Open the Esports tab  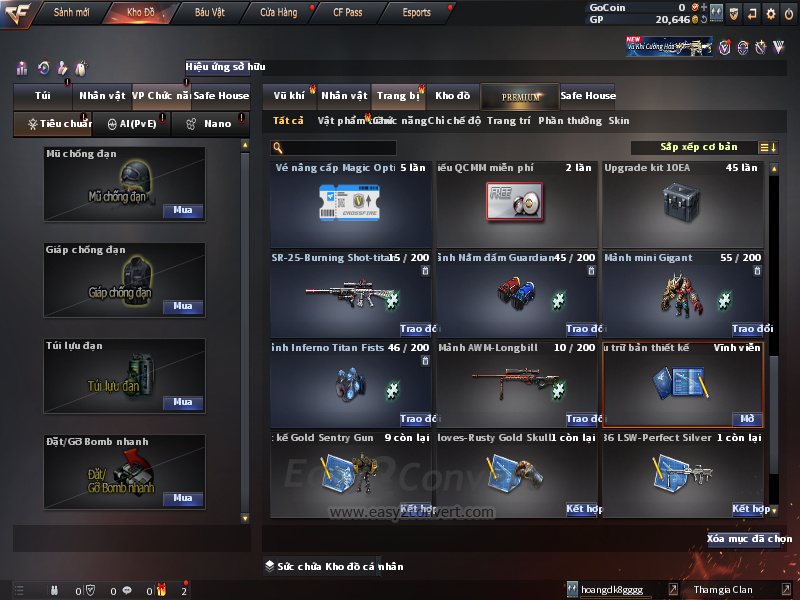416,13
